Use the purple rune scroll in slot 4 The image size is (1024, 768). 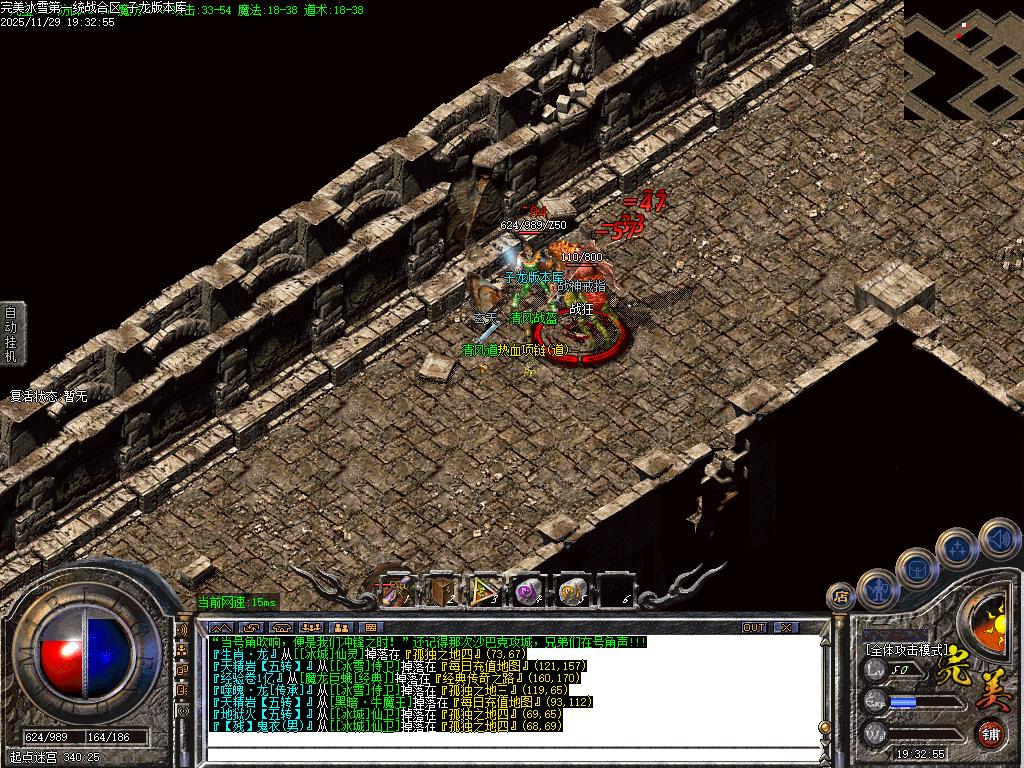pos(528,591)
